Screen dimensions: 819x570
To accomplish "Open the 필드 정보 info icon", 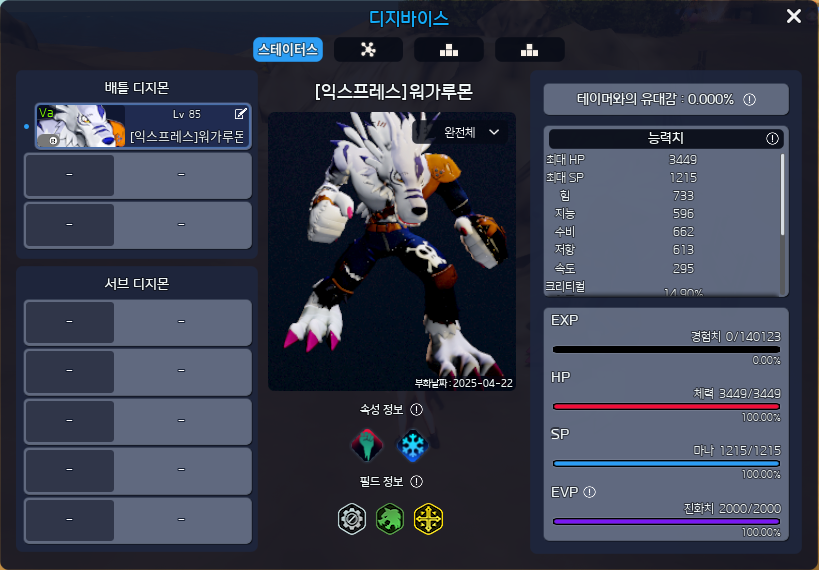I will pyautogui.click(x=417, y=482).
